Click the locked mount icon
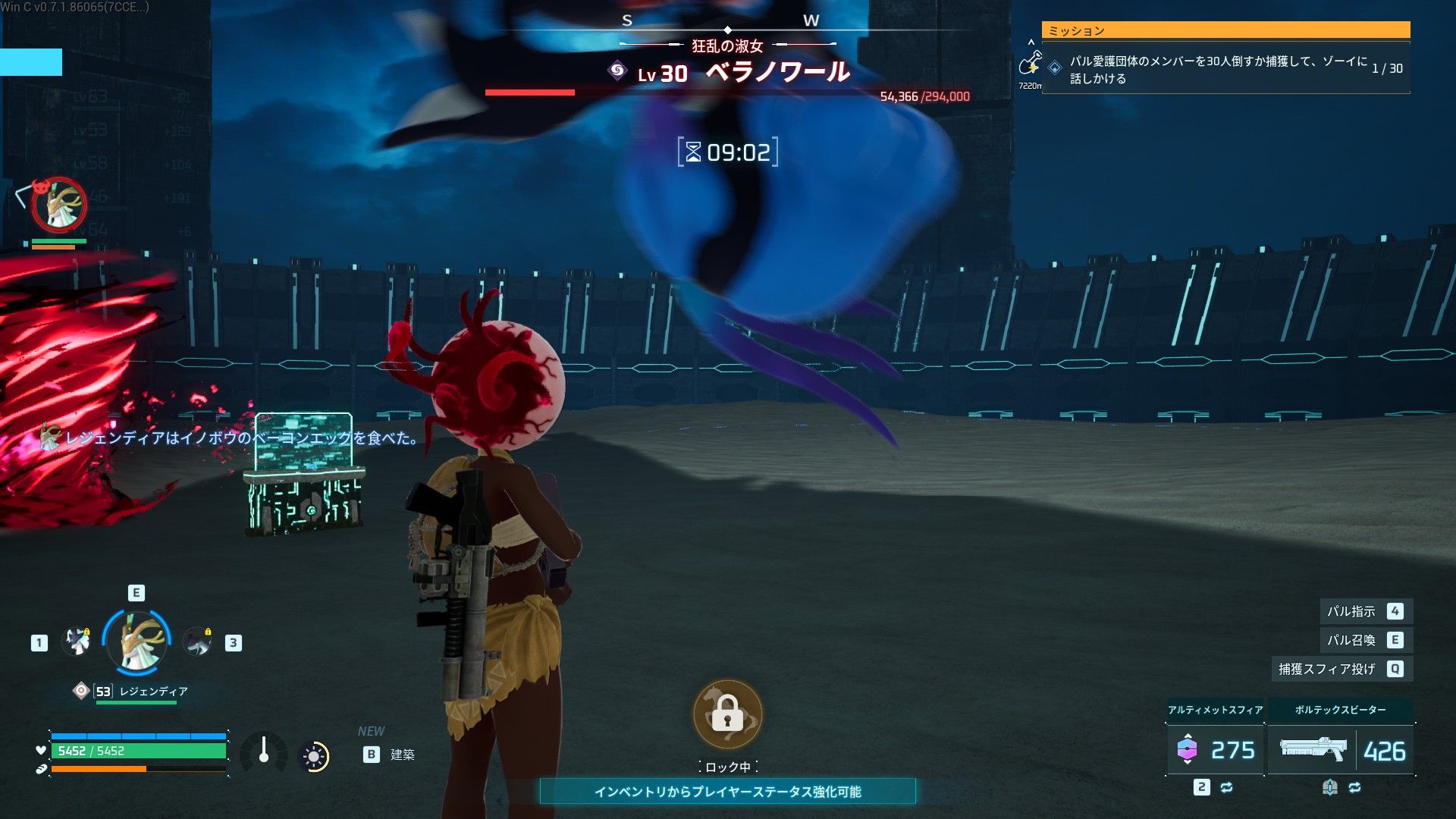Image resolution: width=1456 pixels, height=819 pixels. tap(727, 715)
